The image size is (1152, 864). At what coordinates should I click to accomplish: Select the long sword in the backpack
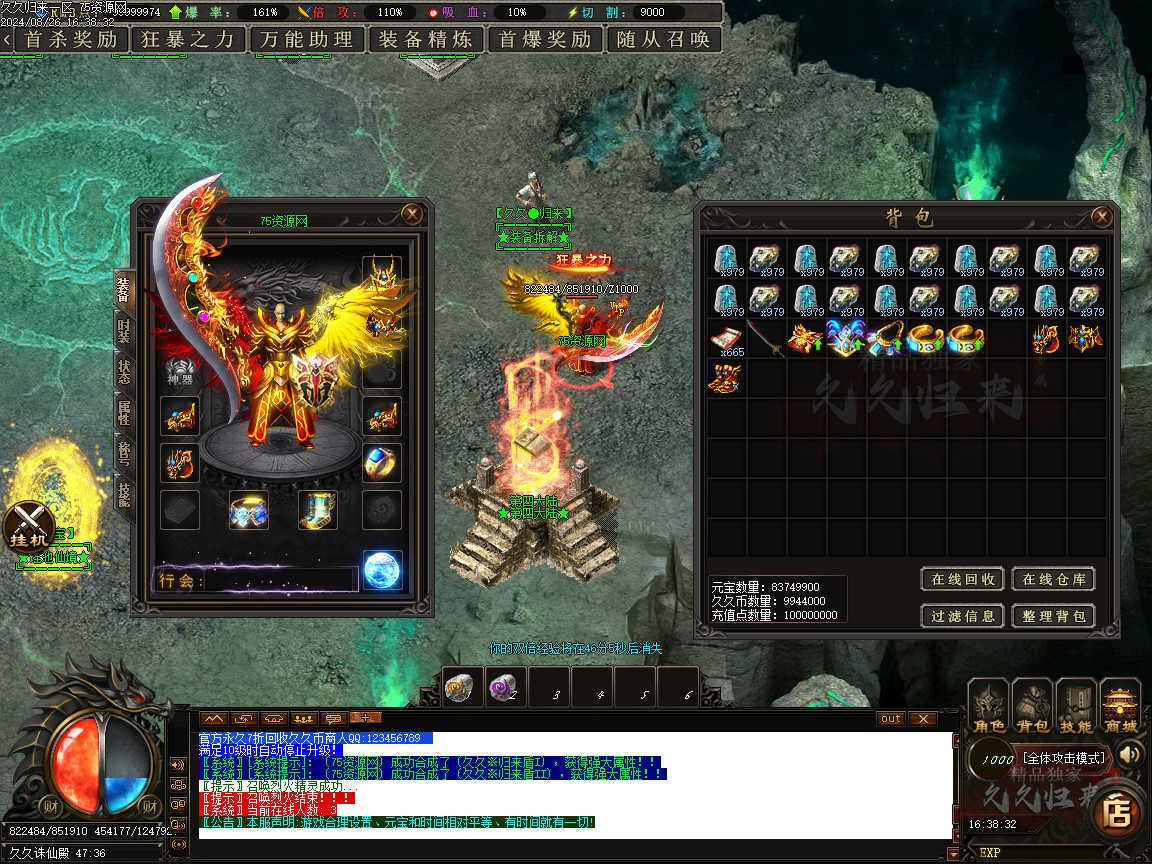point(768,339)
